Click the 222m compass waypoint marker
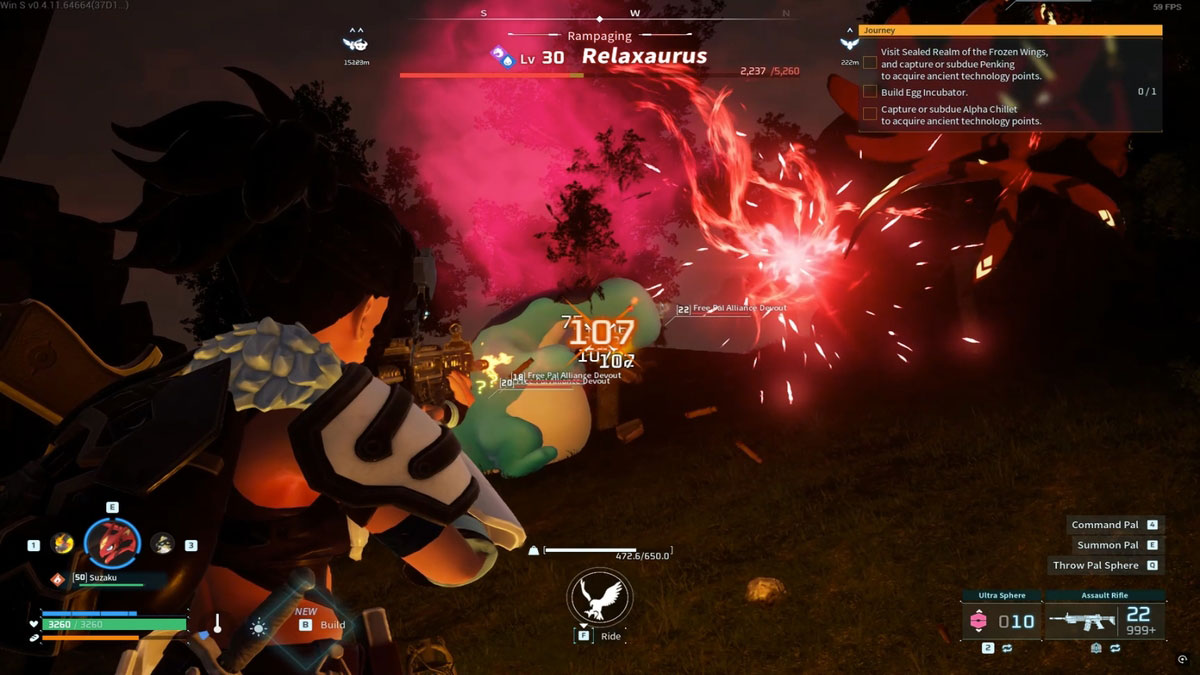The image size is (1200, 675). [850, 43]
